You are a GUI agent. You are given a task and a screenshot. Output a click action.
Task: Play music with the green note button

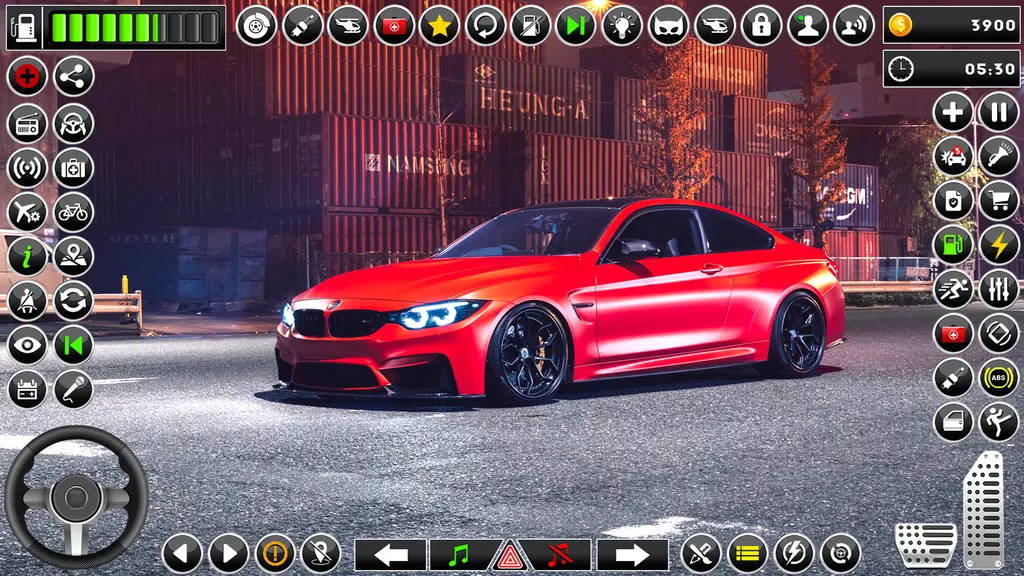tap(459, 554)
